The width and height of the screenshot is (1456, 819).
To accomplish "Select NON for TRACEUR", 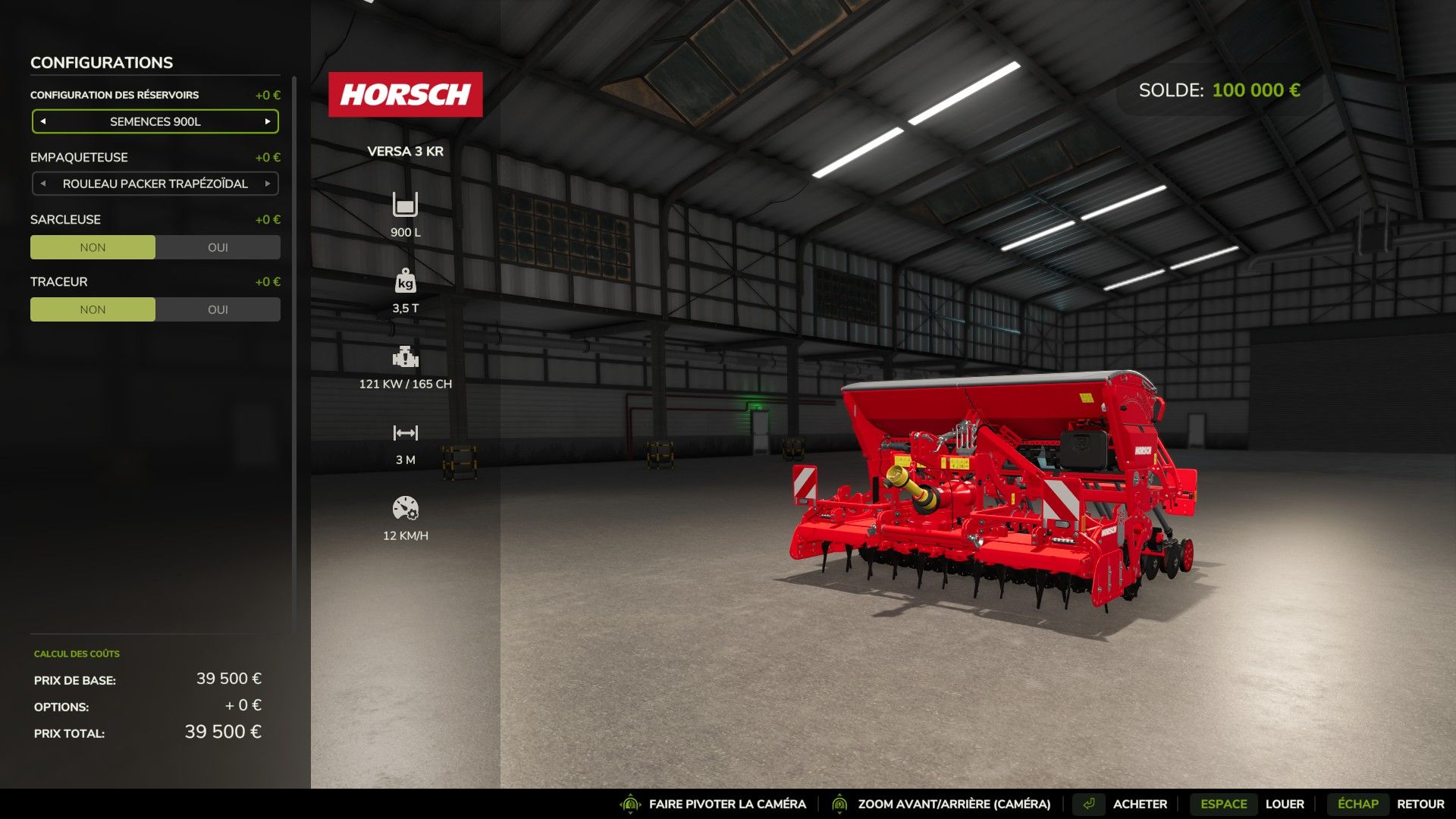I will coord(93,309).
